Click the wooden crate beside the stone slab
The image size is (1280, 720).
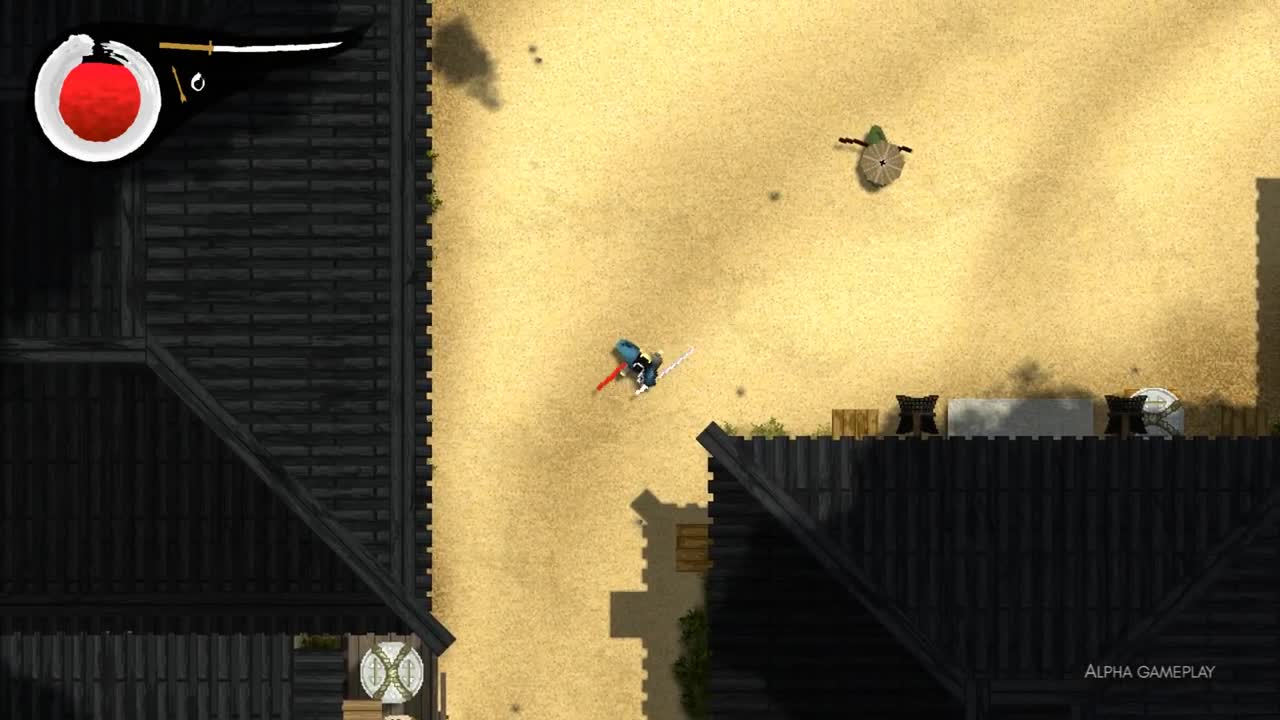(x=856, y=420)
